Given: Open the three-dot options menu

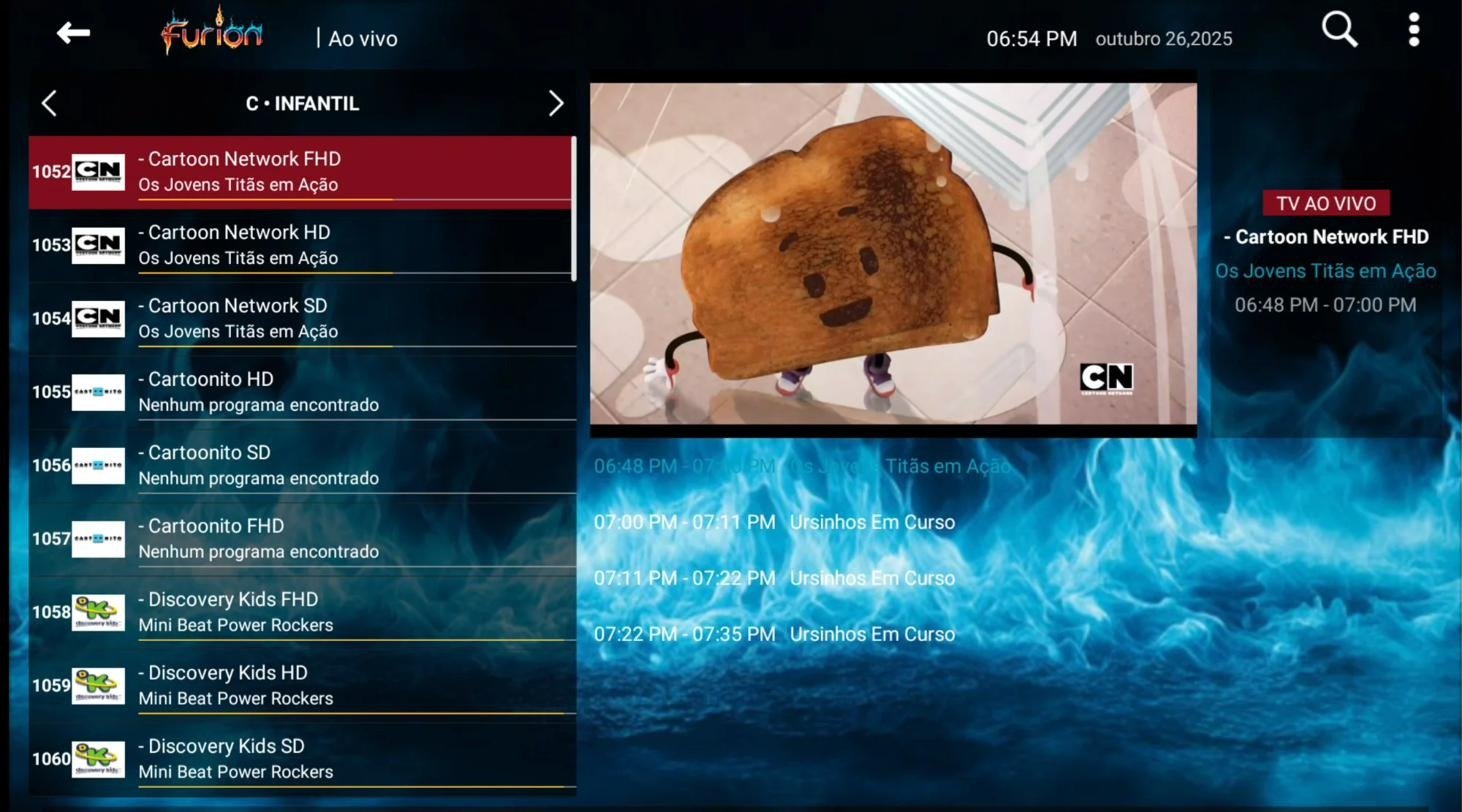Looking at the screenshot, I should [x=1413, y=30].
